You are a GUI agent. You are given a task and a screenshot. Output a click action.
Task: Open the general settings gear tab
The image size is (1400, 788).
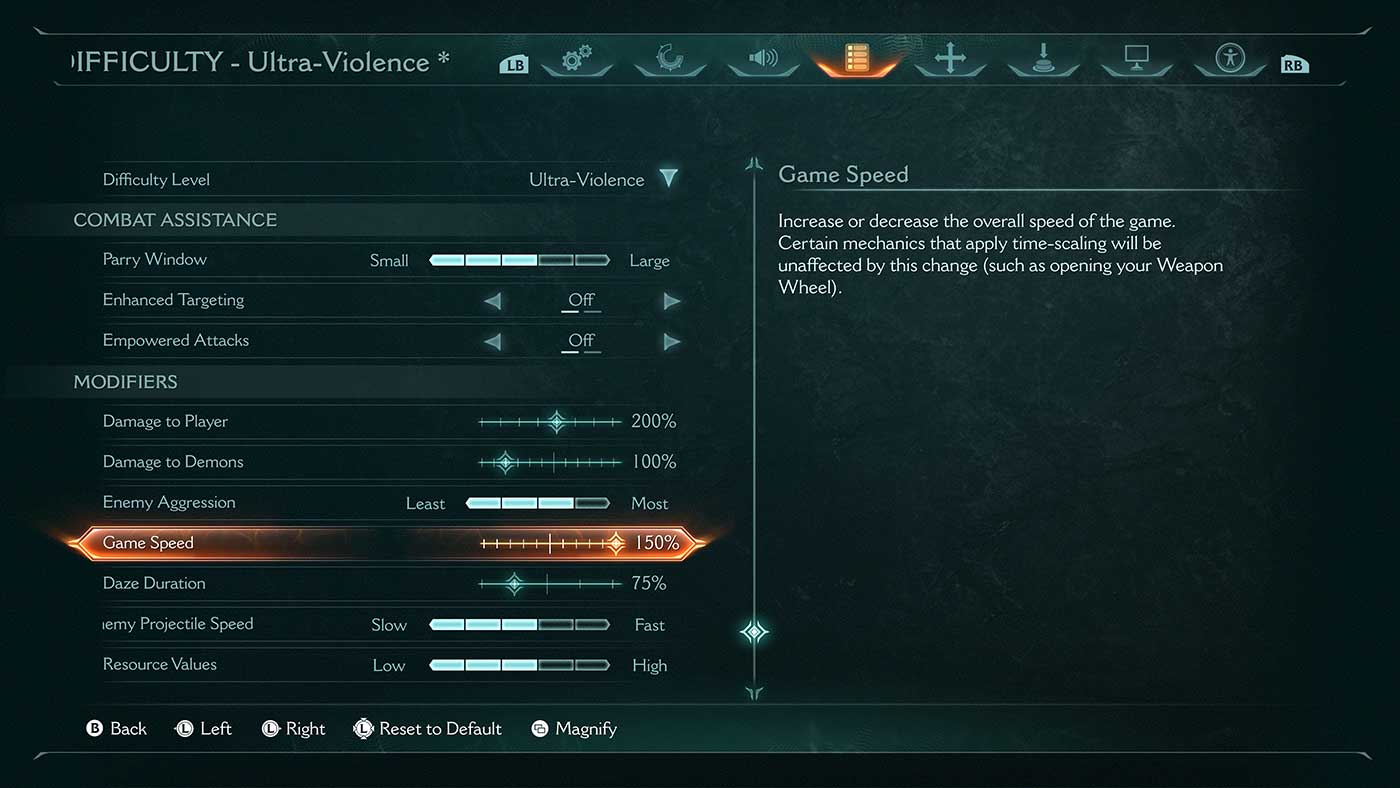tap(578, 60)
